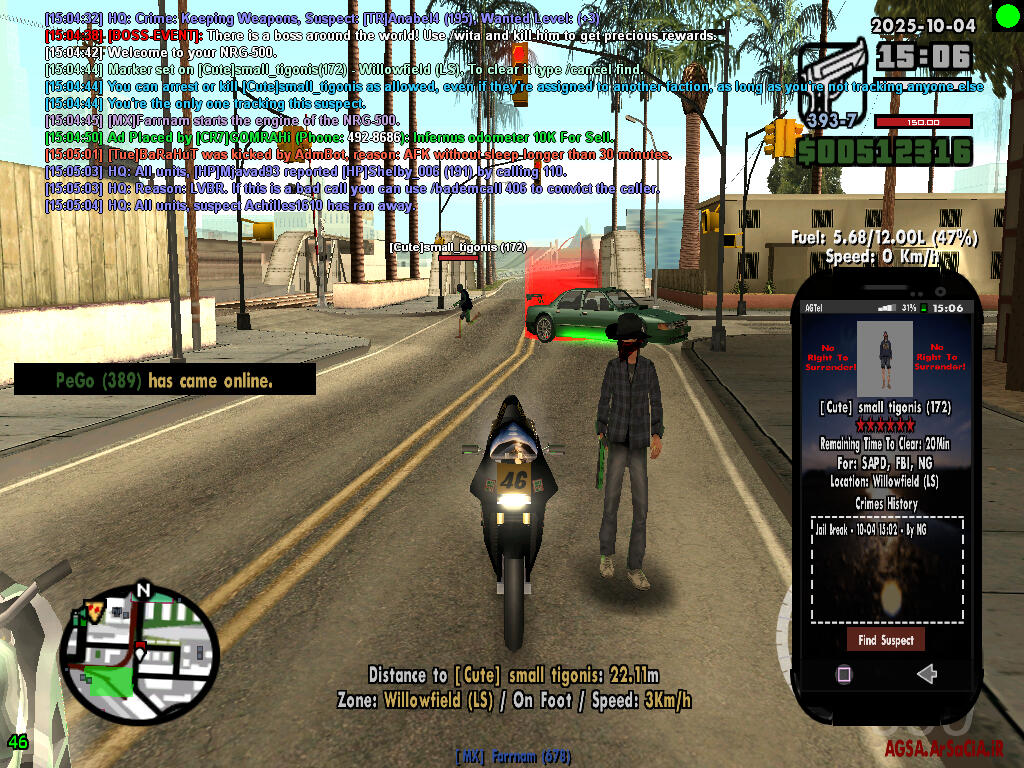Click the PeGo has came online notification

tap(165, 380)
